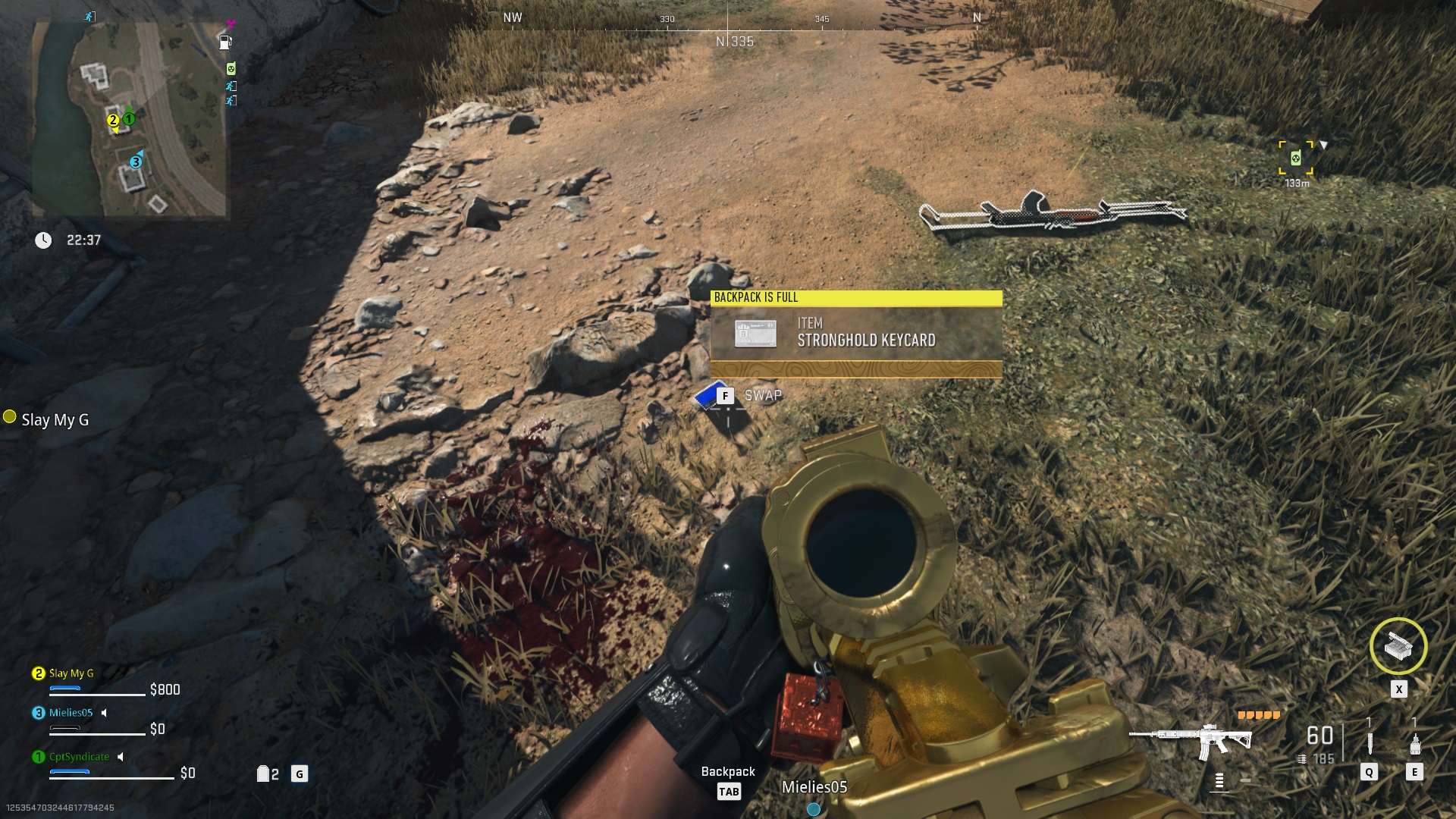Click the ammo stock icon next to 185
Screen dimensions: 1456x819
pos(1301,758)
